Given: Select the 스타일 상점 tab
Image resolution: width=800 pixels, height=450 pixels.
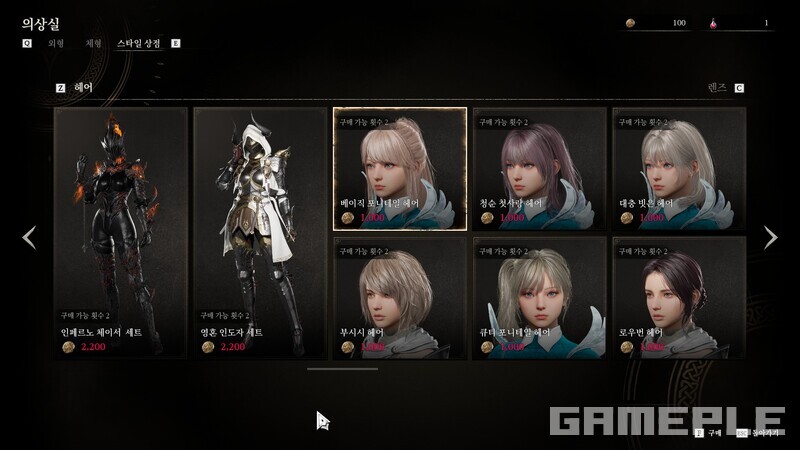Looking at the screenshot, I should click(x=140, y=44).
